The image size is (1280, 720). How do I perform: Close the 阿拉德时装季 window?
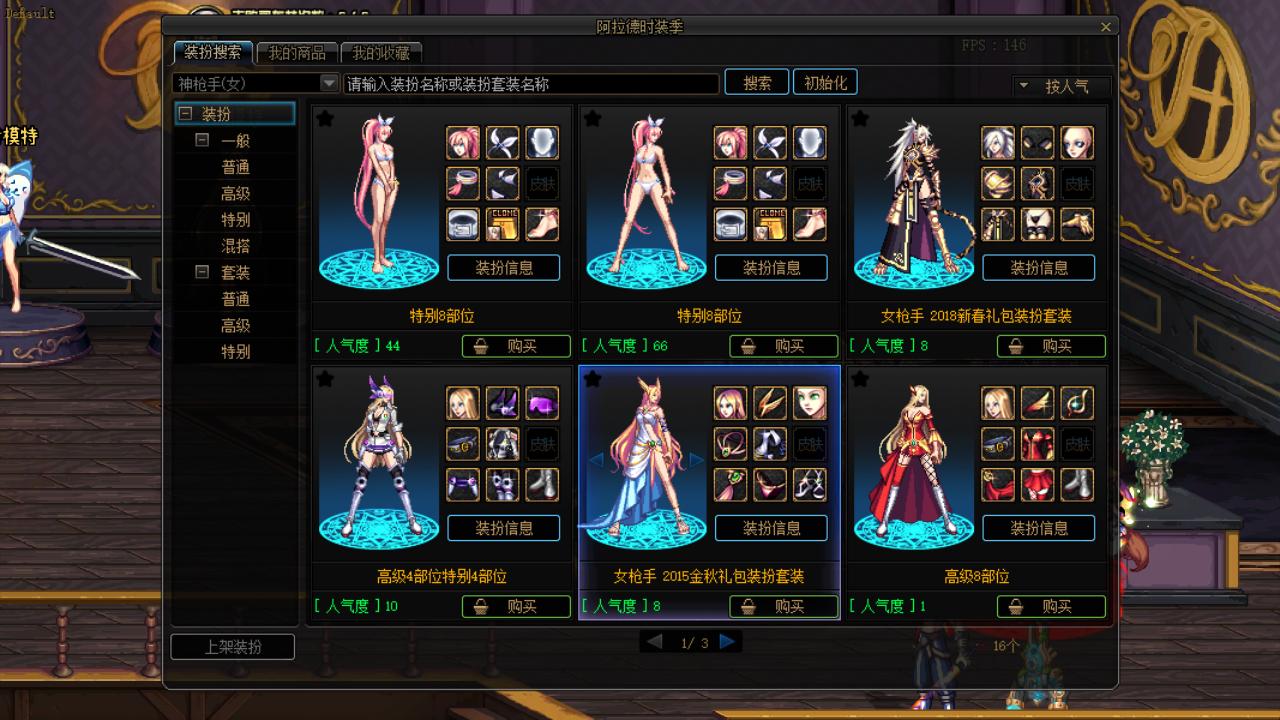[1105, 28]
